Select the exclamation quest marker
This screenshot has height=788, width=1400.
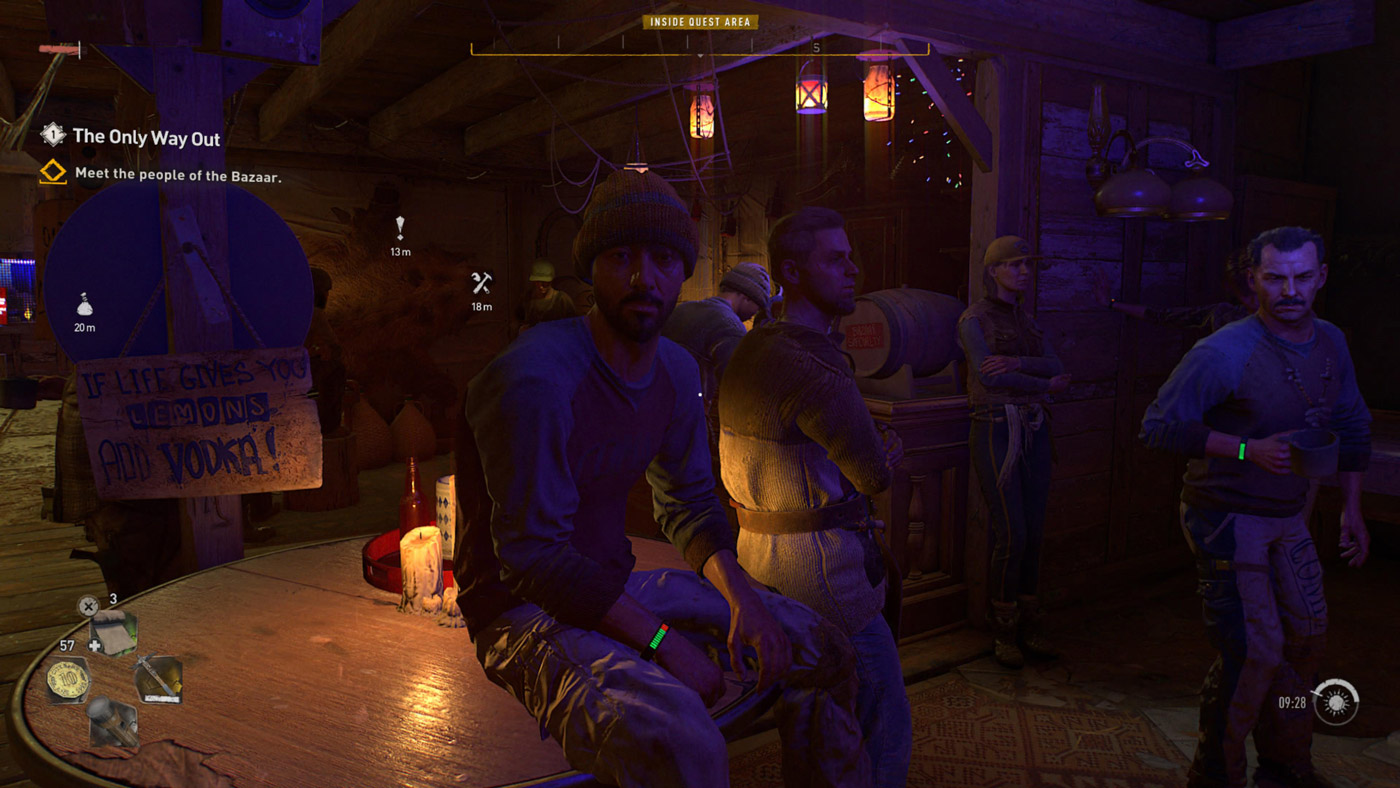pos(400,228)
